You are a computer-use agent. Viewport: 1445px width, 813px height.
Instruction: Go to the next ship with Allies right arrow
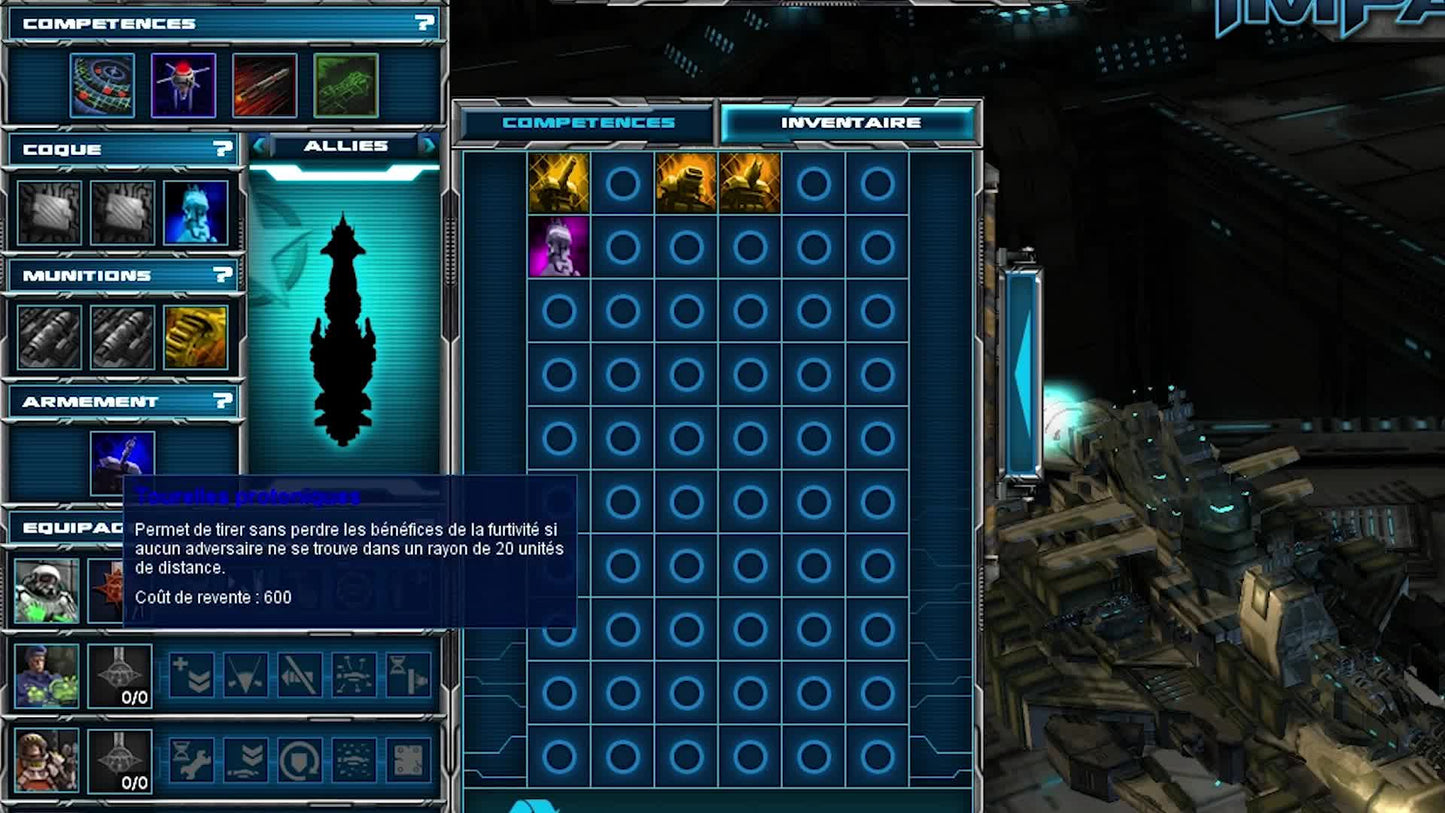(x=427, y=146)
